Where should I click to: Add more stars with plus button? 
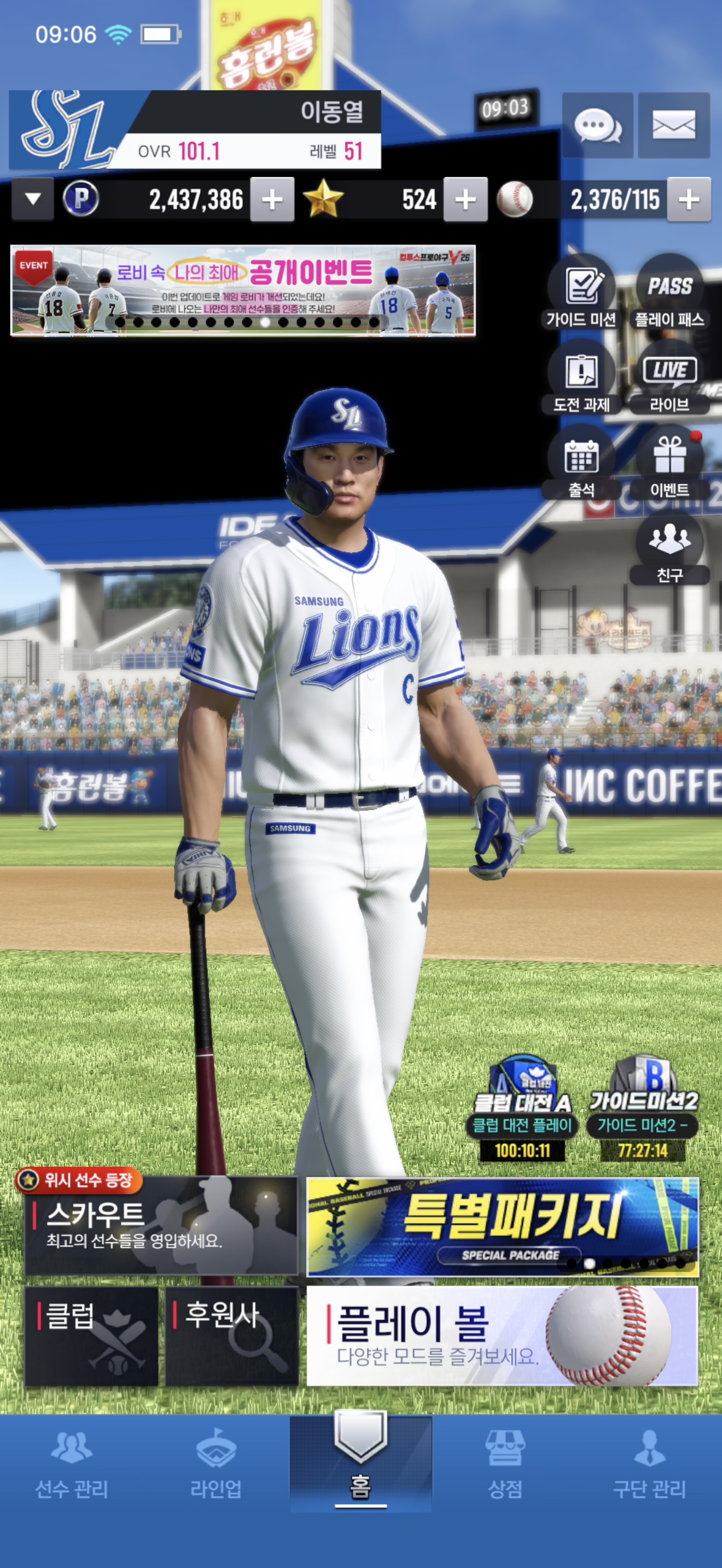pyautogui.click(x=465, y=199)
